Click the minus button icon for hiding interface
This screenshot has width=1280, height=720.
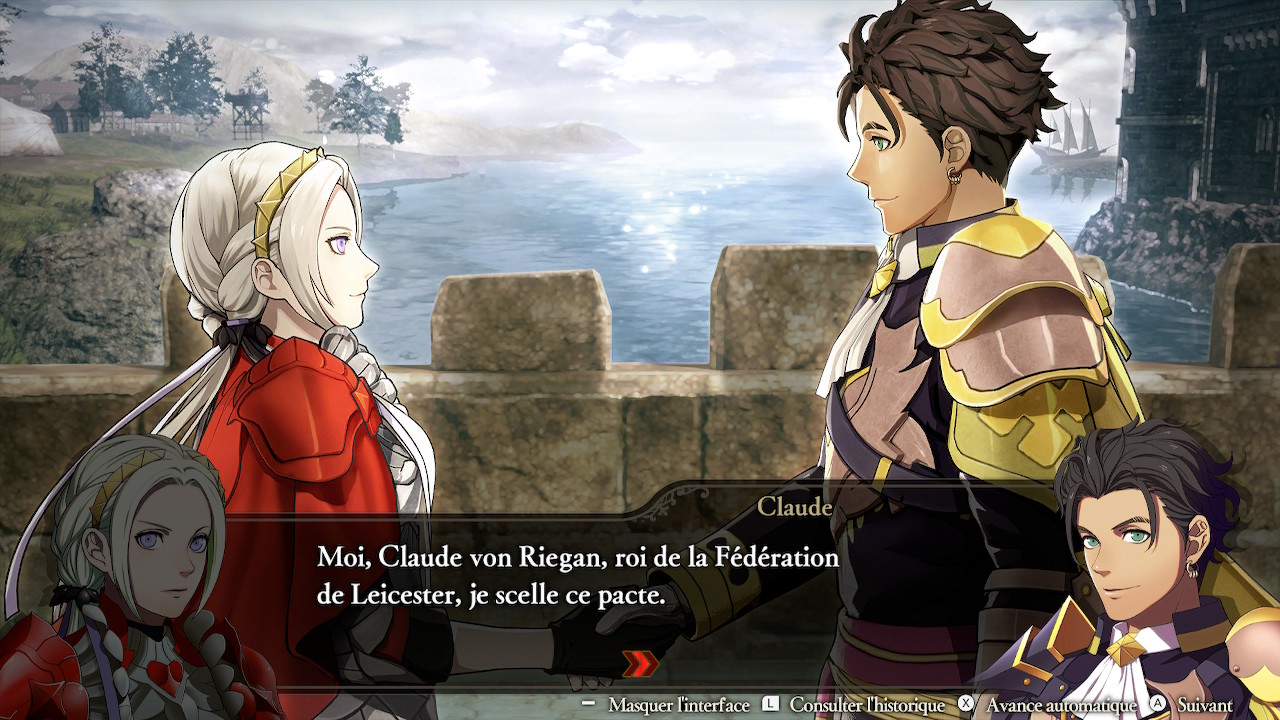(587, 703)
